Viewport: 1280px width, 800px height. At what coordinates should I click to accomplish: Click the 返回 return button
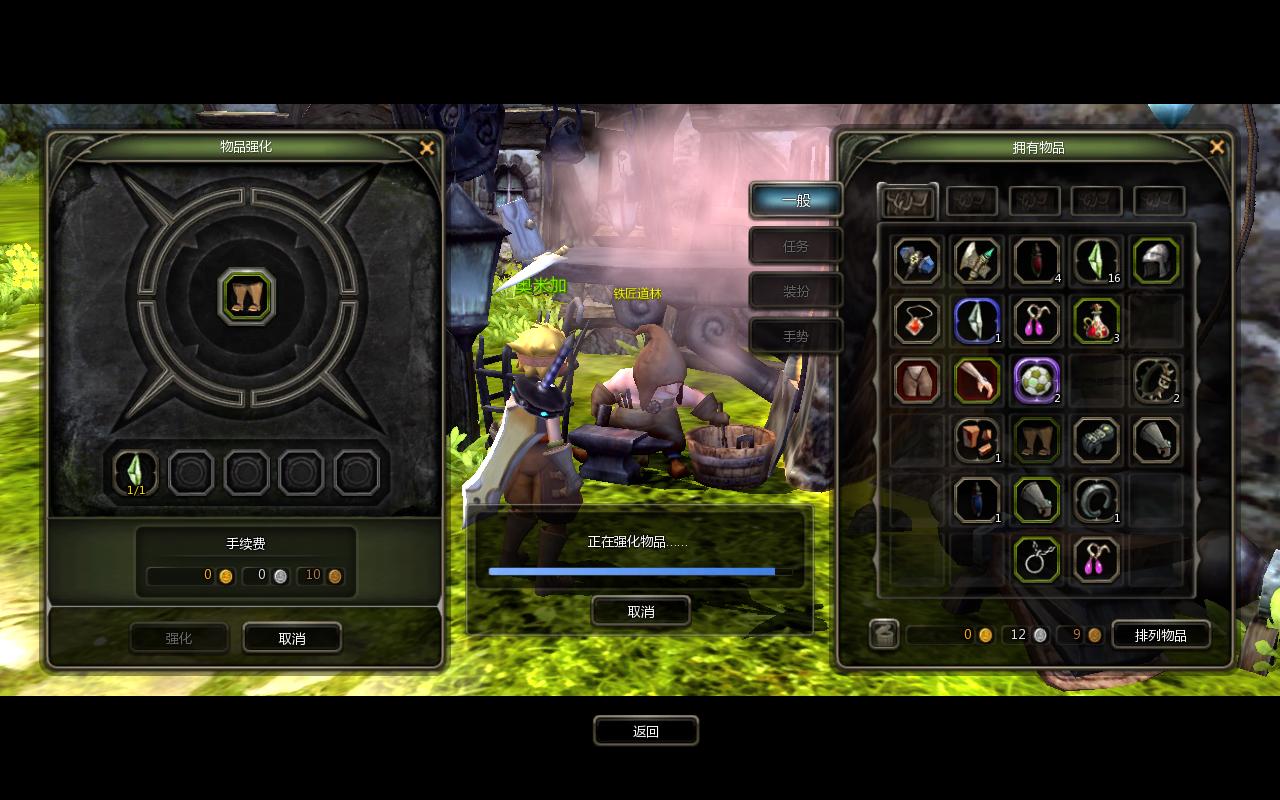645,731
